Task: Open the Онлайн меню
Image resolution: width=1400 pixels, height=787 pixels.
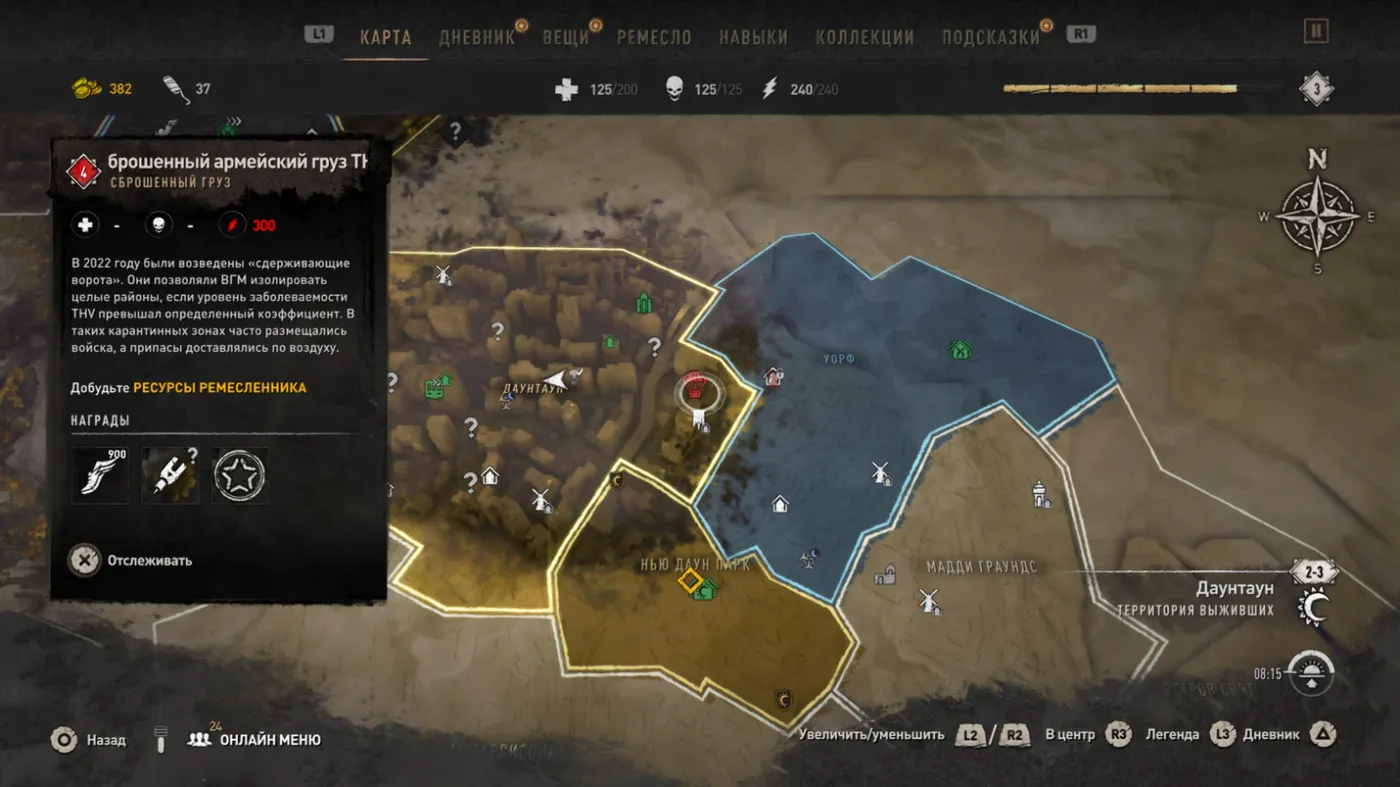Action: coord(255,740)
